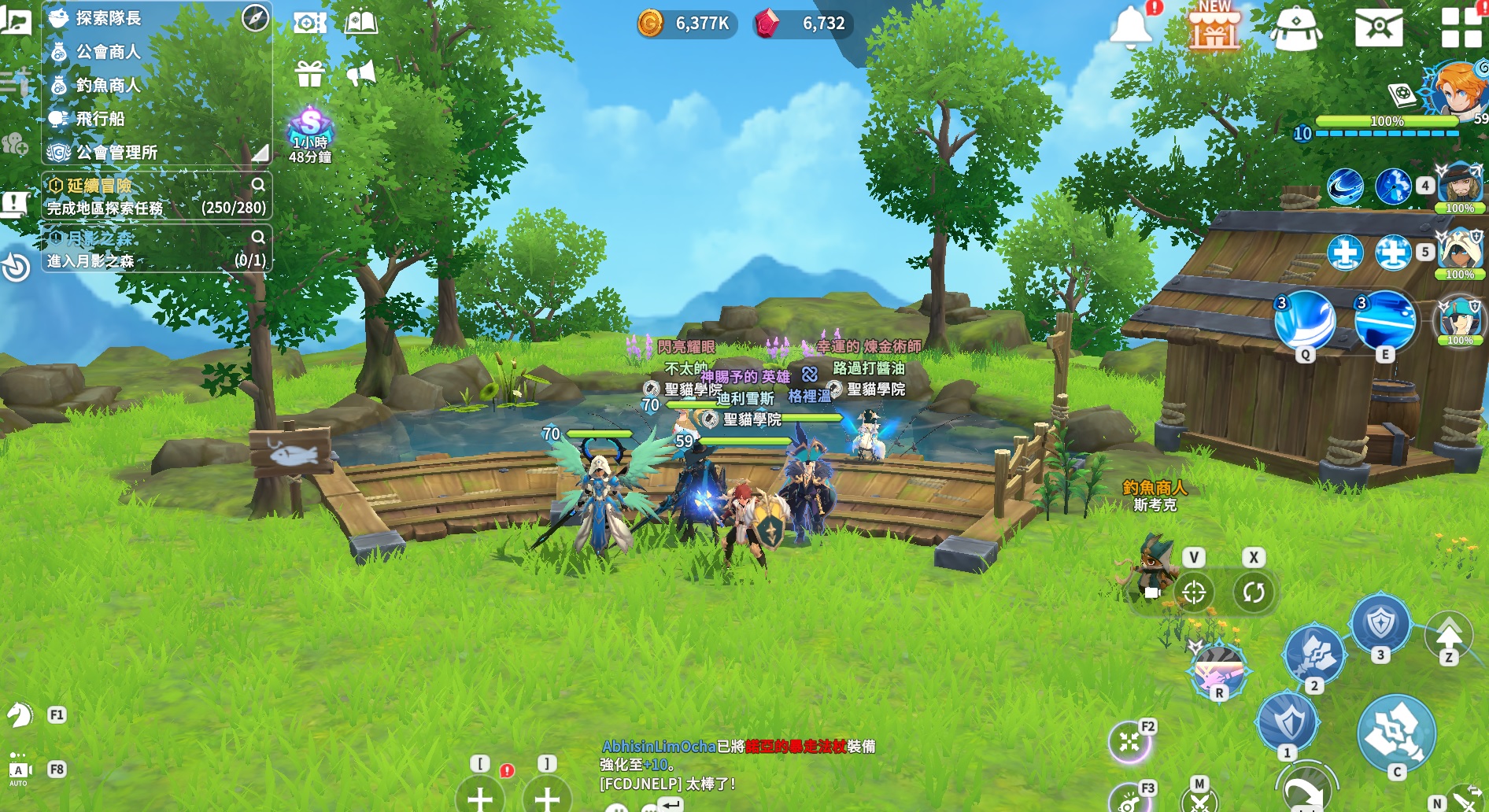Open the book journal icon
The width and height of the screenshot is (1489, 812).
point(361,22)
